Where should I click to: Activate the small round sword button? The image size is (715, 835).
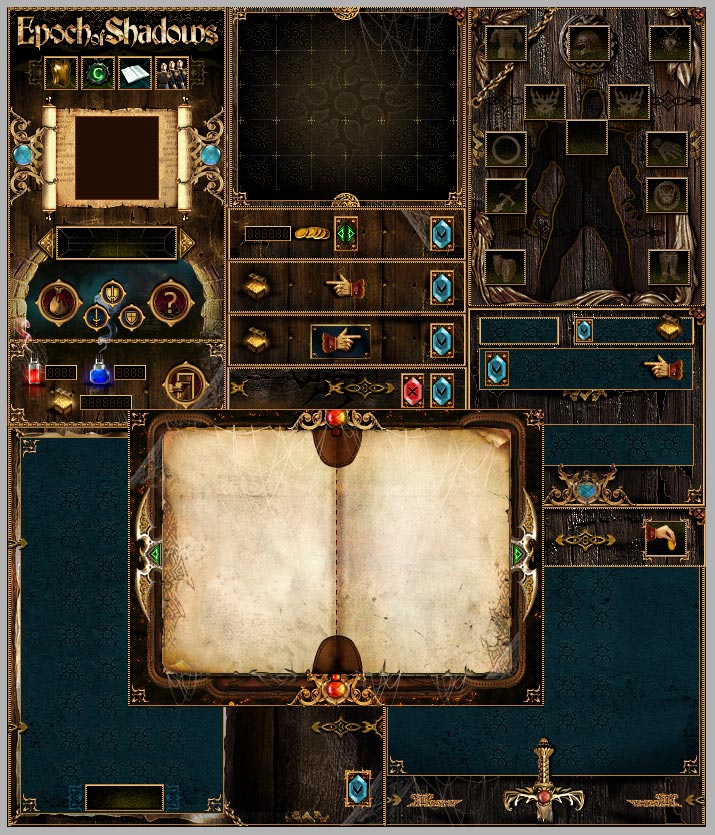pyautogui.click(x=96, y=317)
